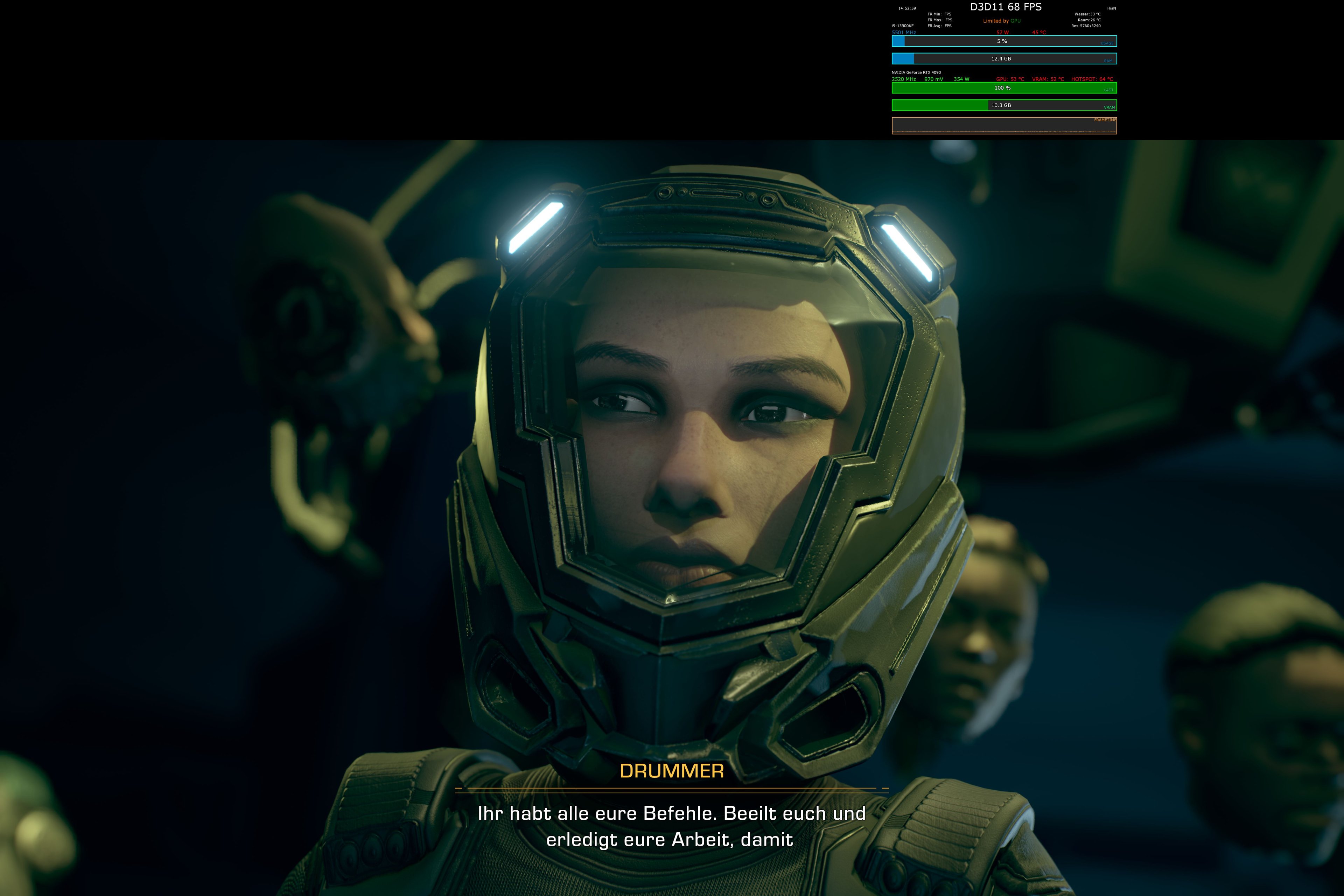Screen dimensions: 1344x896
Task: Click the 354 W GPU power readout
Action: tap(962, 79)
